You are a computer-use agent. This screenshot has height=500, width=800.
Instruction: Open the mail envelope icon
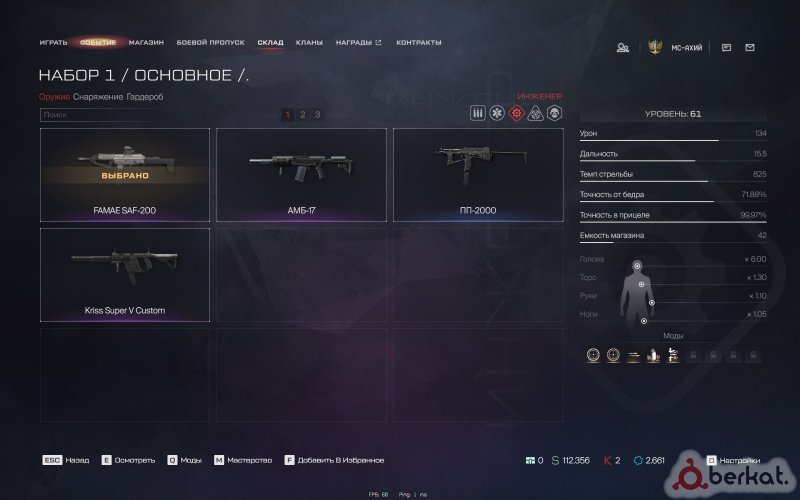click(x=750, y=47)
